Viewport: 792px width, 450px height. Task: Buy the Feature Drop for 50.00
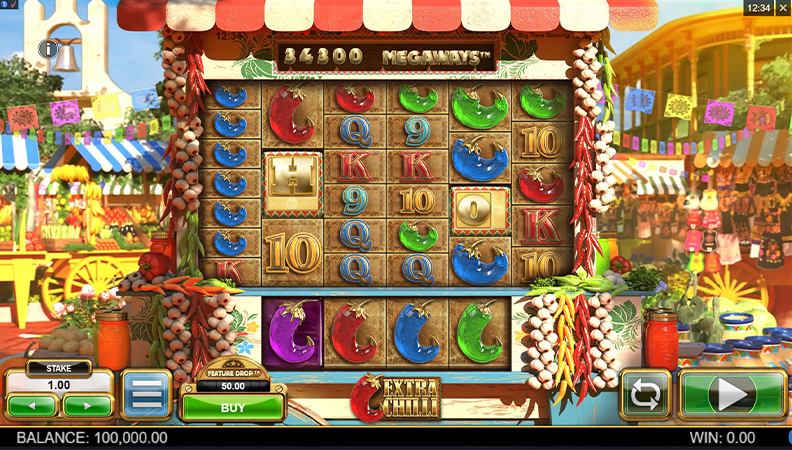(232, 407)
